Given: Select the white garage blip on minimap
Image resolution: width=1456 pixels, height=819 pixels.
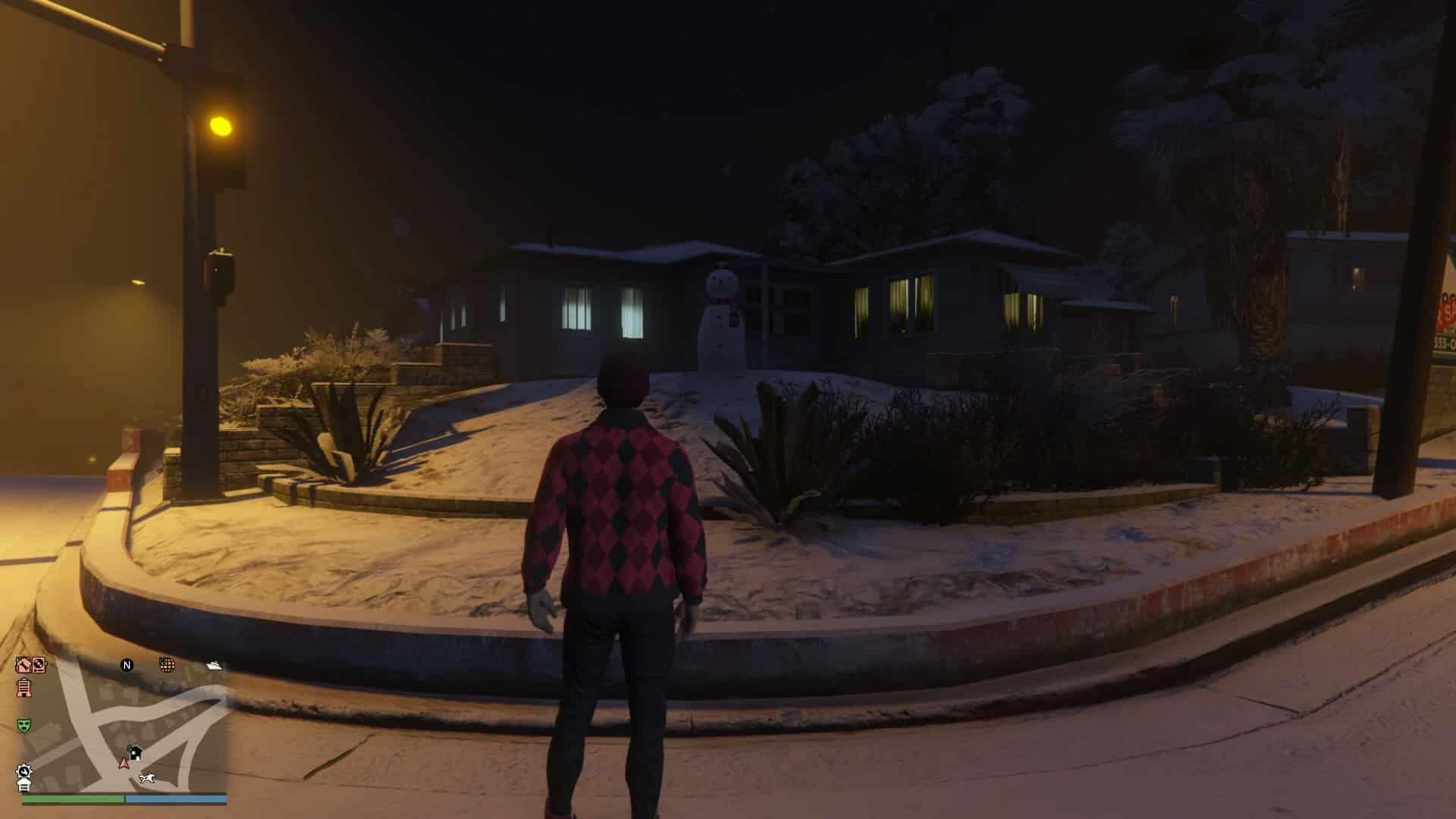Looking at the screenshot, I should point(24,786).
